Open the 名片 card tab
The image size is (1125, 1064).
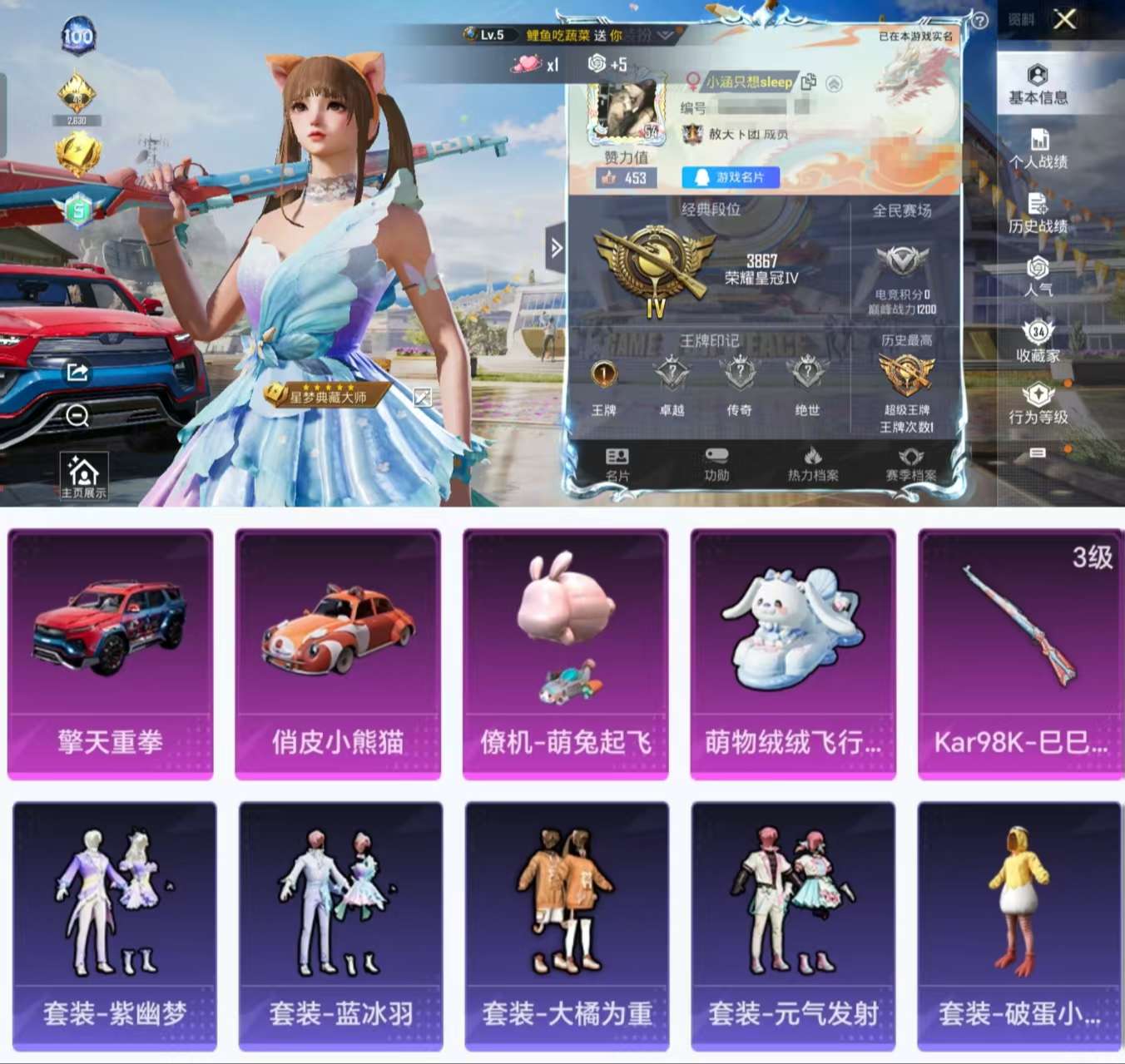tap(617, 464)
